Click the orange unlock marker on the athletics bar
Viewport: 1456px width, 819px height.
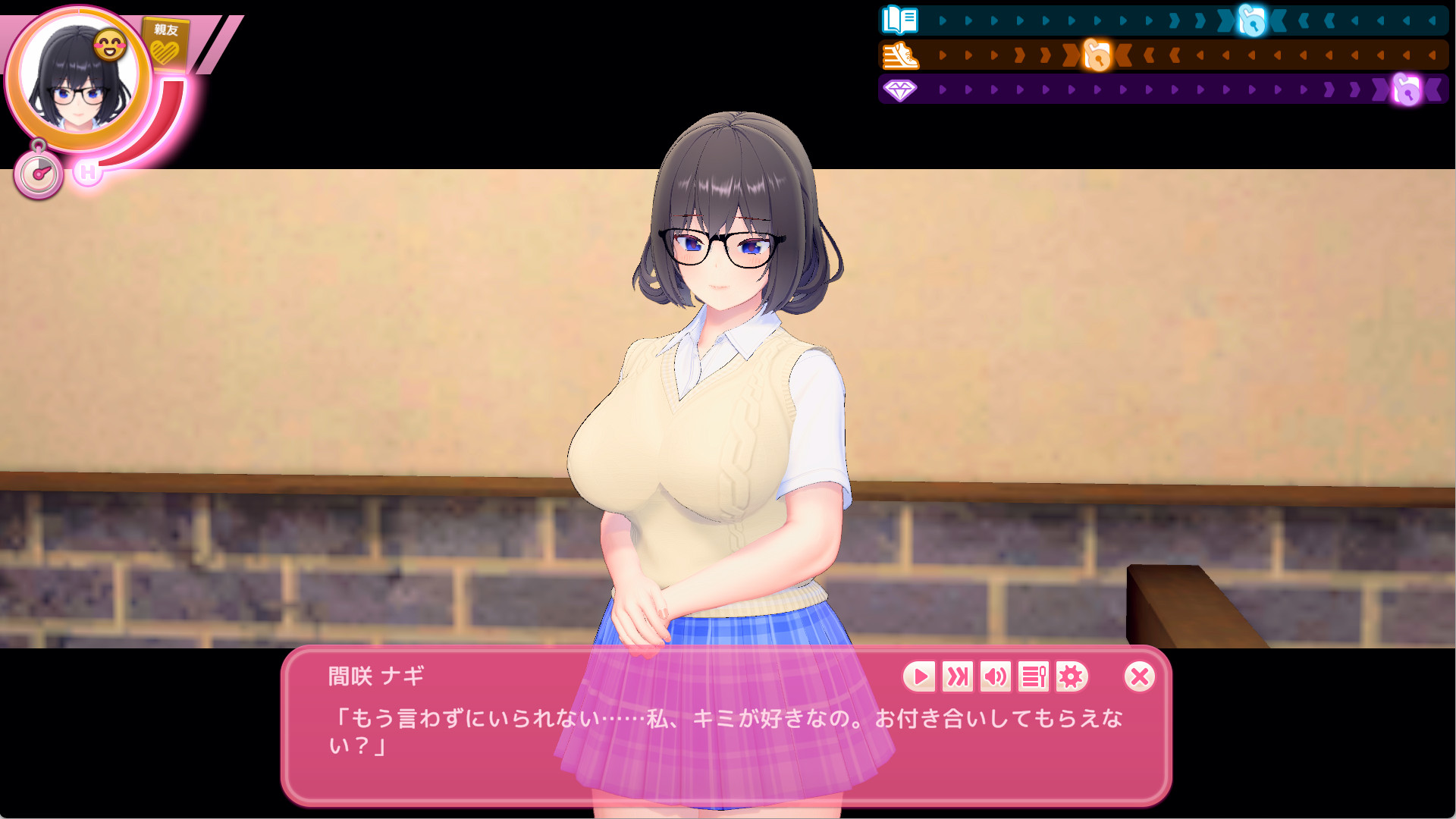(x=1097, y=55)
